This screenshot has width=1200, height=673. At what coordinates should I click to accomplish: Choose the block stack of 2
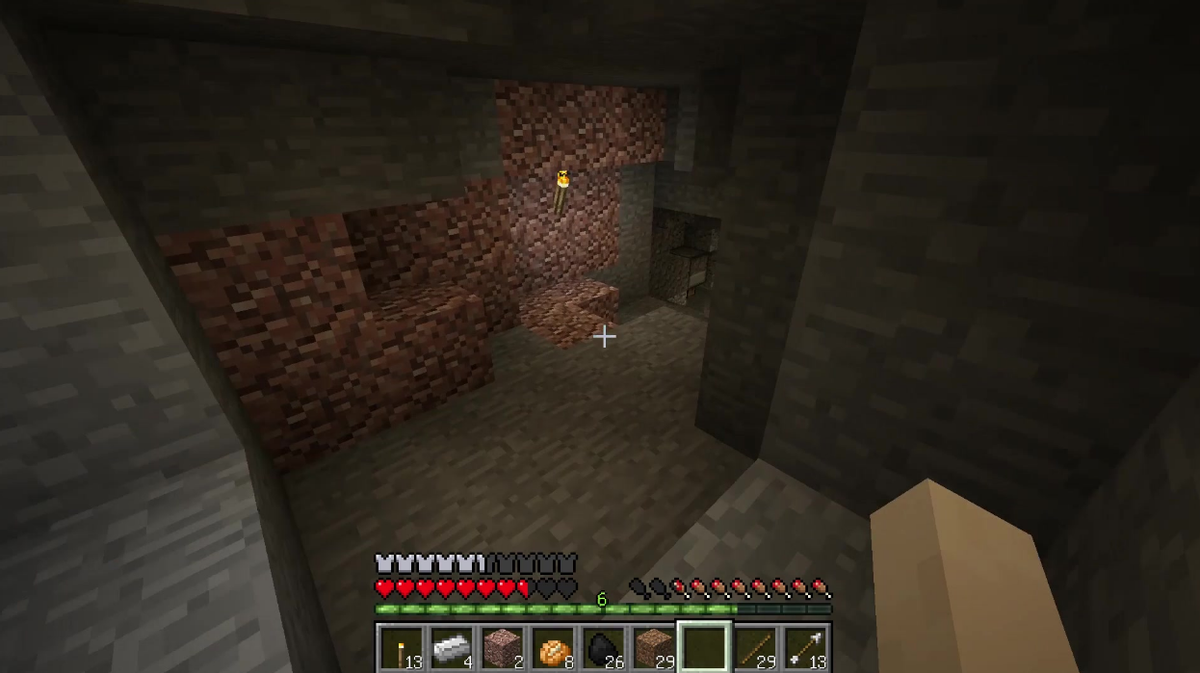point(502,647)
